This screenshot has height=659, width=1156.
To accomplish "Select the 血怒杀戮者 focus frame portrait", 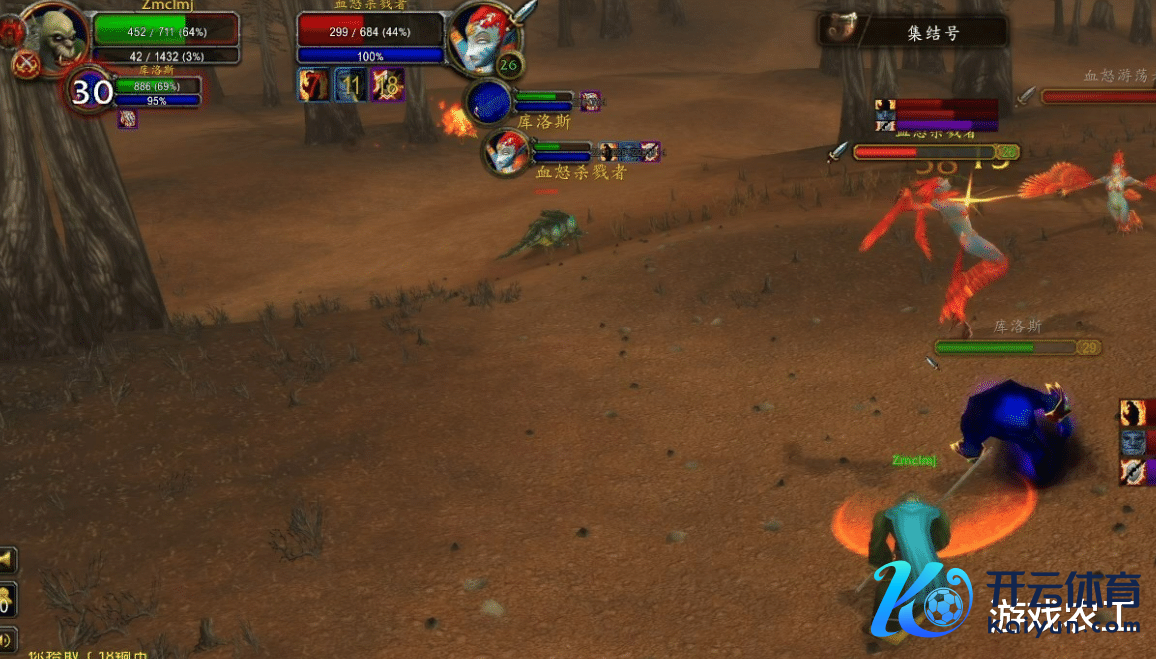I will pos(506,152).
